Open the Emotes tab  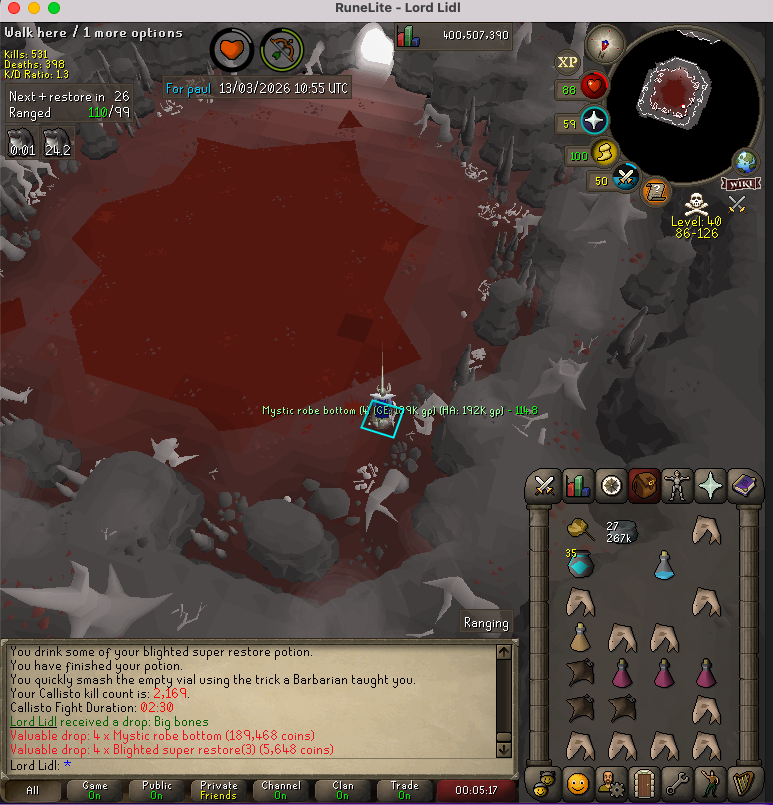(711, 780)
